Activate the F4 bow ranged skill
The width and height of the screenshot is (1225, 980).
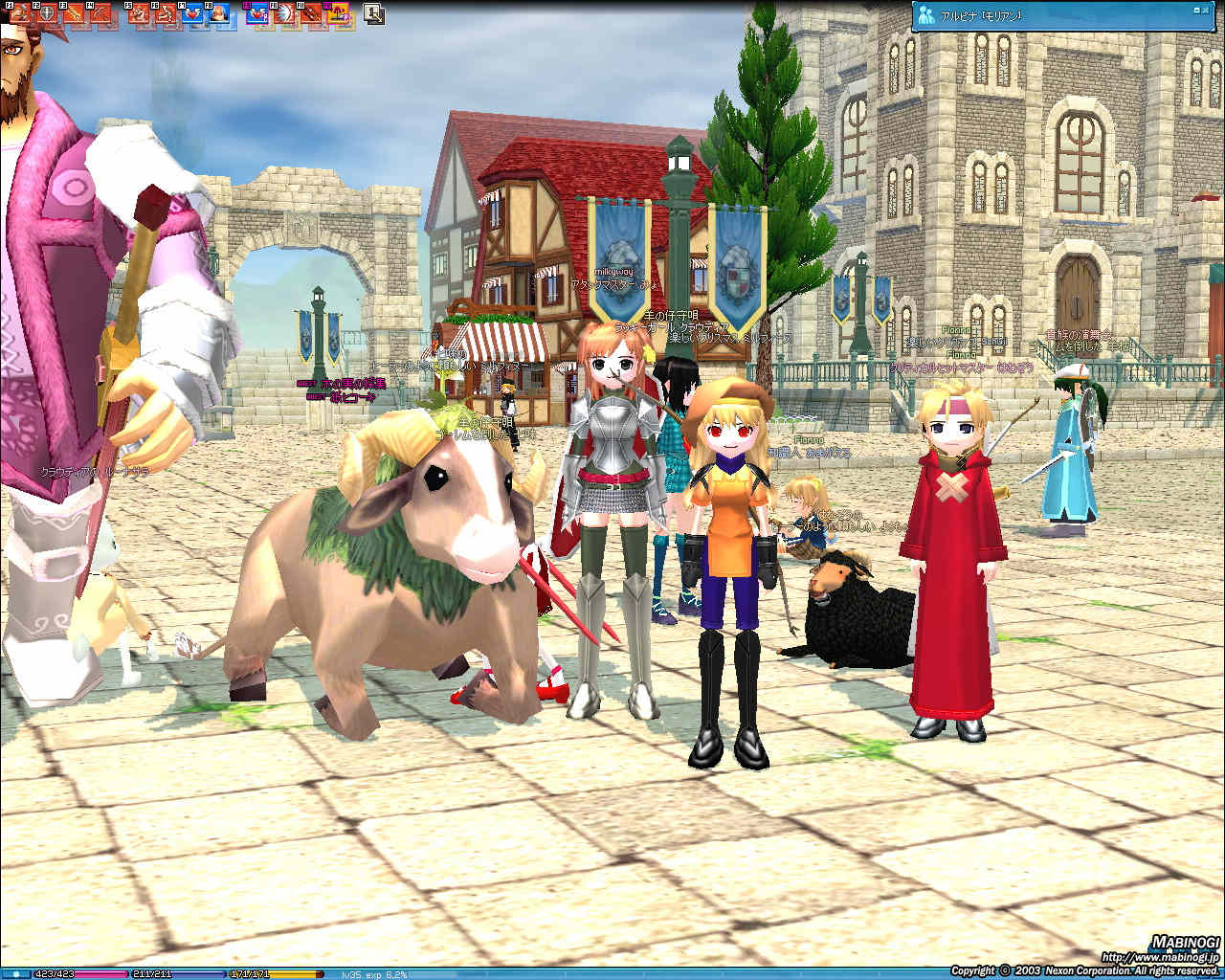pos(100,13)
